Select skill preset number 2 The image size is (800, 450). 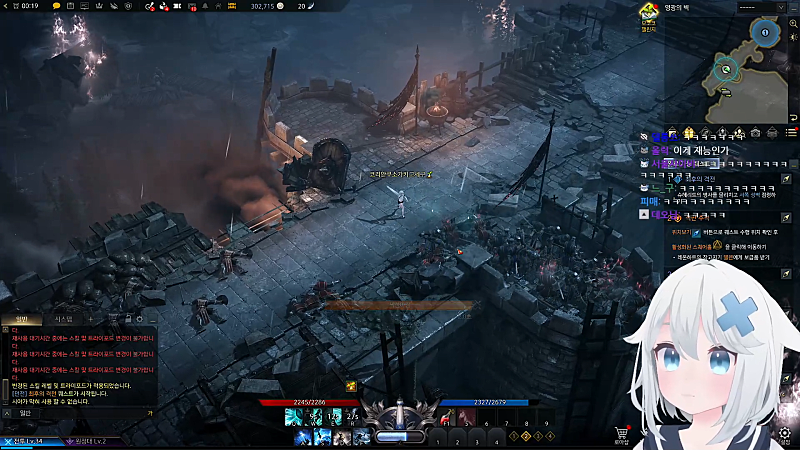(528, 436)
